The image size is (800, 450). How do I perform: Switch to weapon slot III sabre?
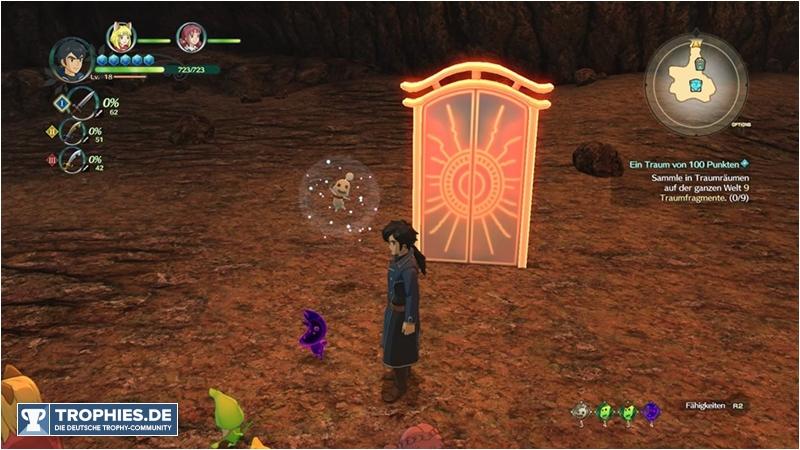pos(73,158)
